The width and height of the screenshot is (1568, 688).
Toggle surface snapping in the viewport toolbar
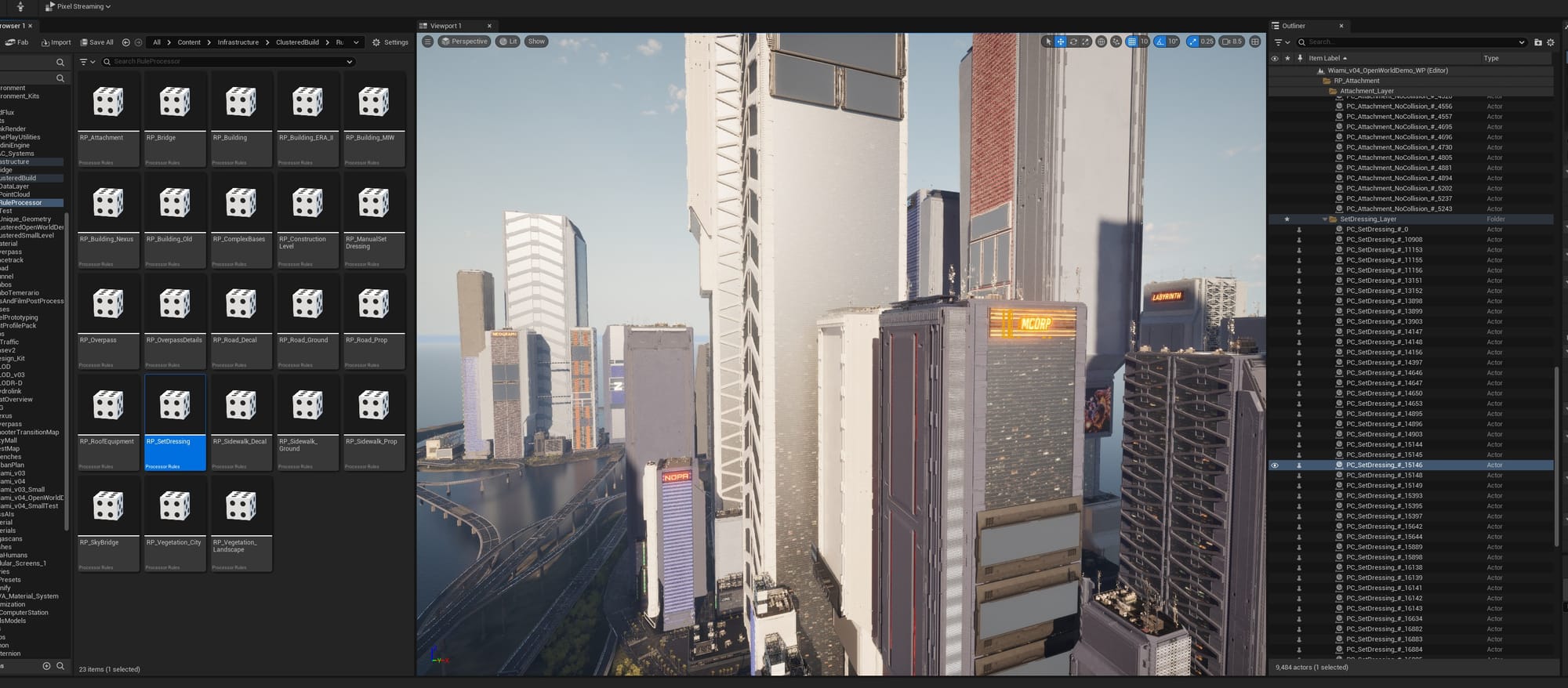[1116, 42]
